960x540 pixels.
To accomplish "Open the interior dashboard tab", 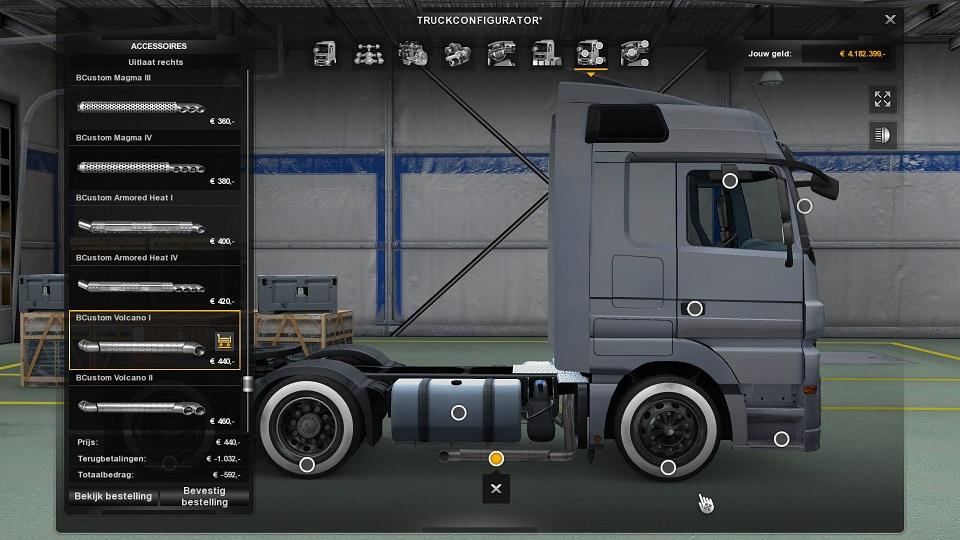I will [502, 53].
